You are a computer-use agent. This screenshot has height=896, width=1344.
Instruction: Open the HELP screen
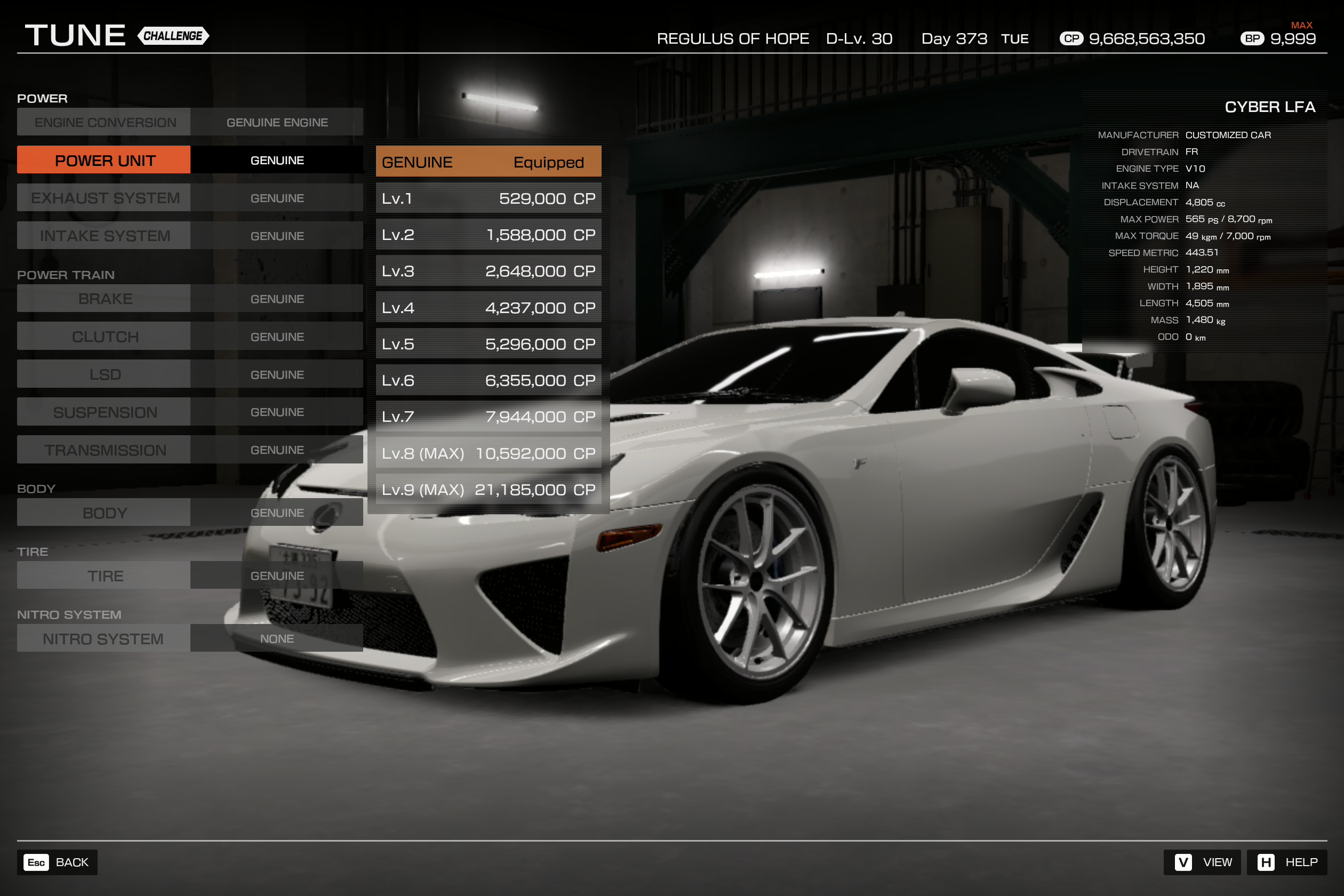[x=1287, y=862]
